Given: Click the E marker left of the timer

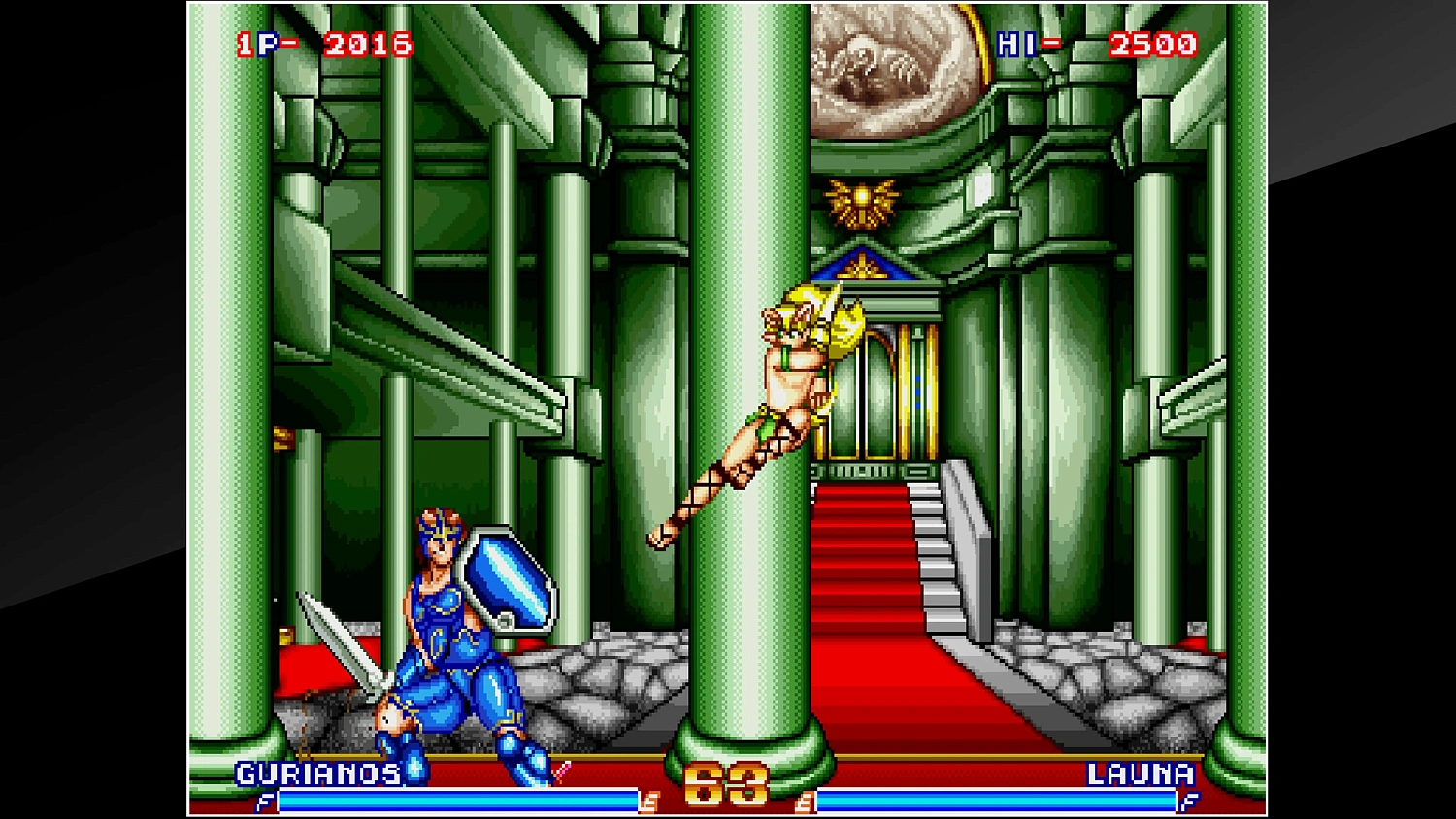Looking at the screenshot, I should pyautogui.click(x=646, y=803).
